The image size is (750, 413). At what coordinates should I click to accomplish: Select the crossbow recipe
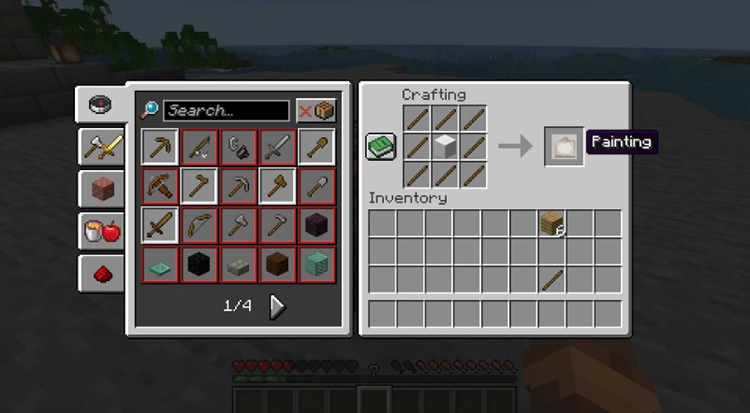tap(159, 186)
